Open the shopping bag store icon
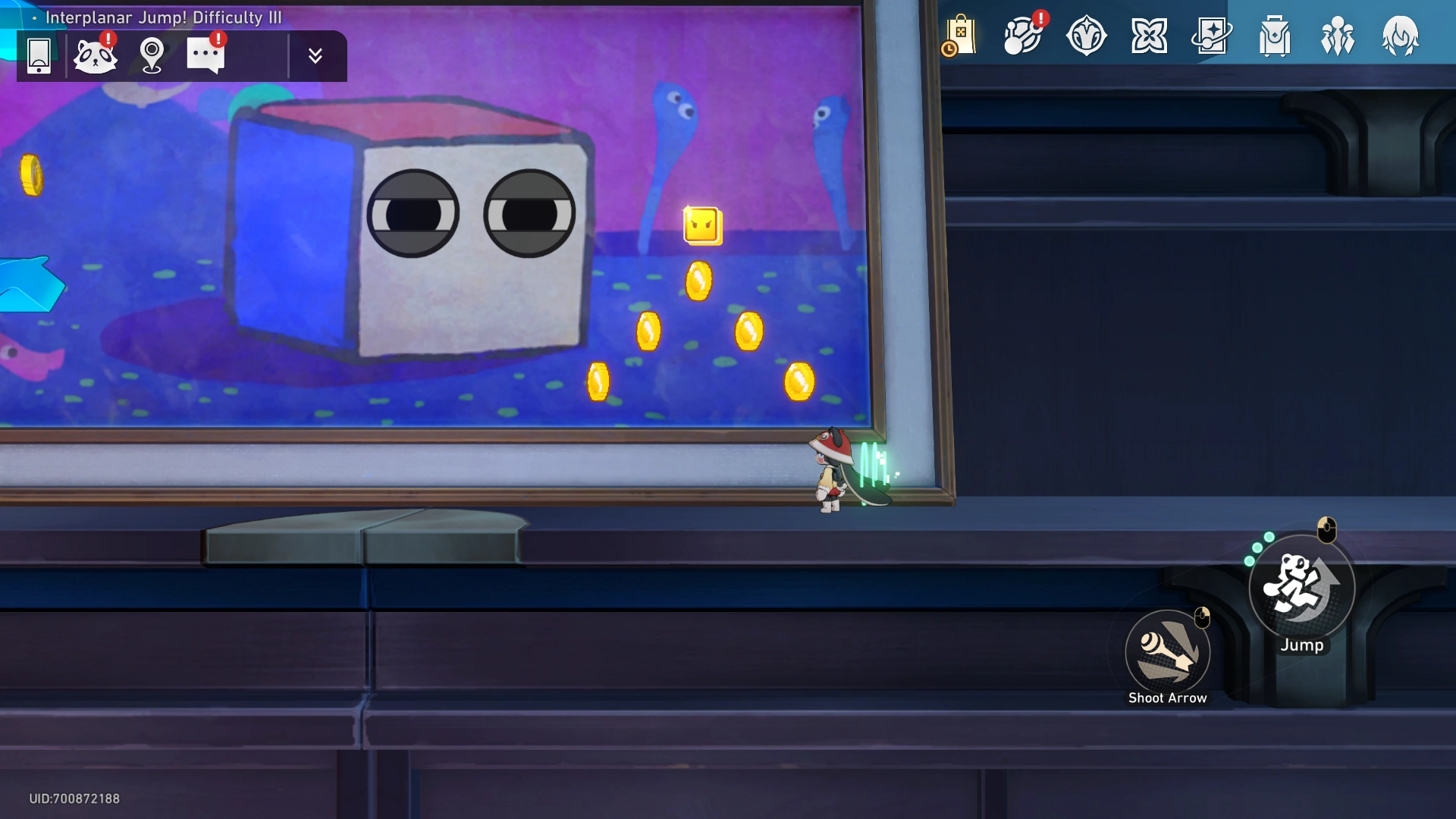1456x819 pixels. coord(960,36)
